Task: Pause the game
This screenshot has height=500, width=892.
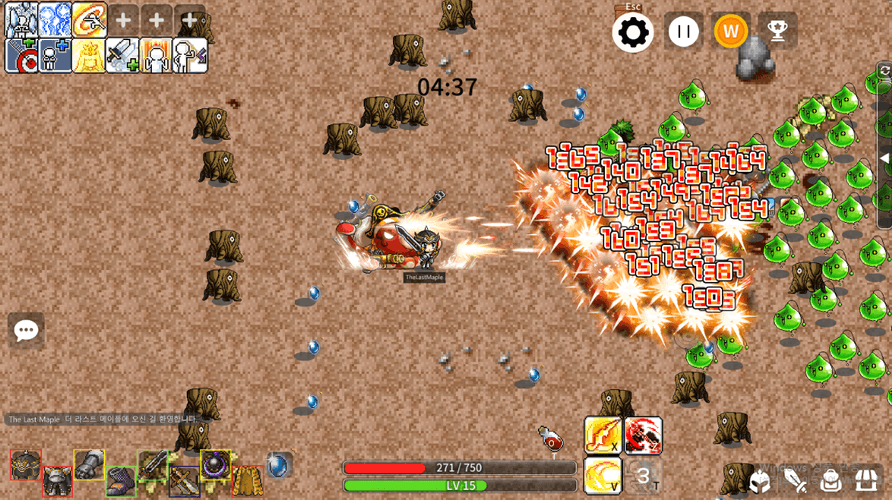Action: coord(684,32)
